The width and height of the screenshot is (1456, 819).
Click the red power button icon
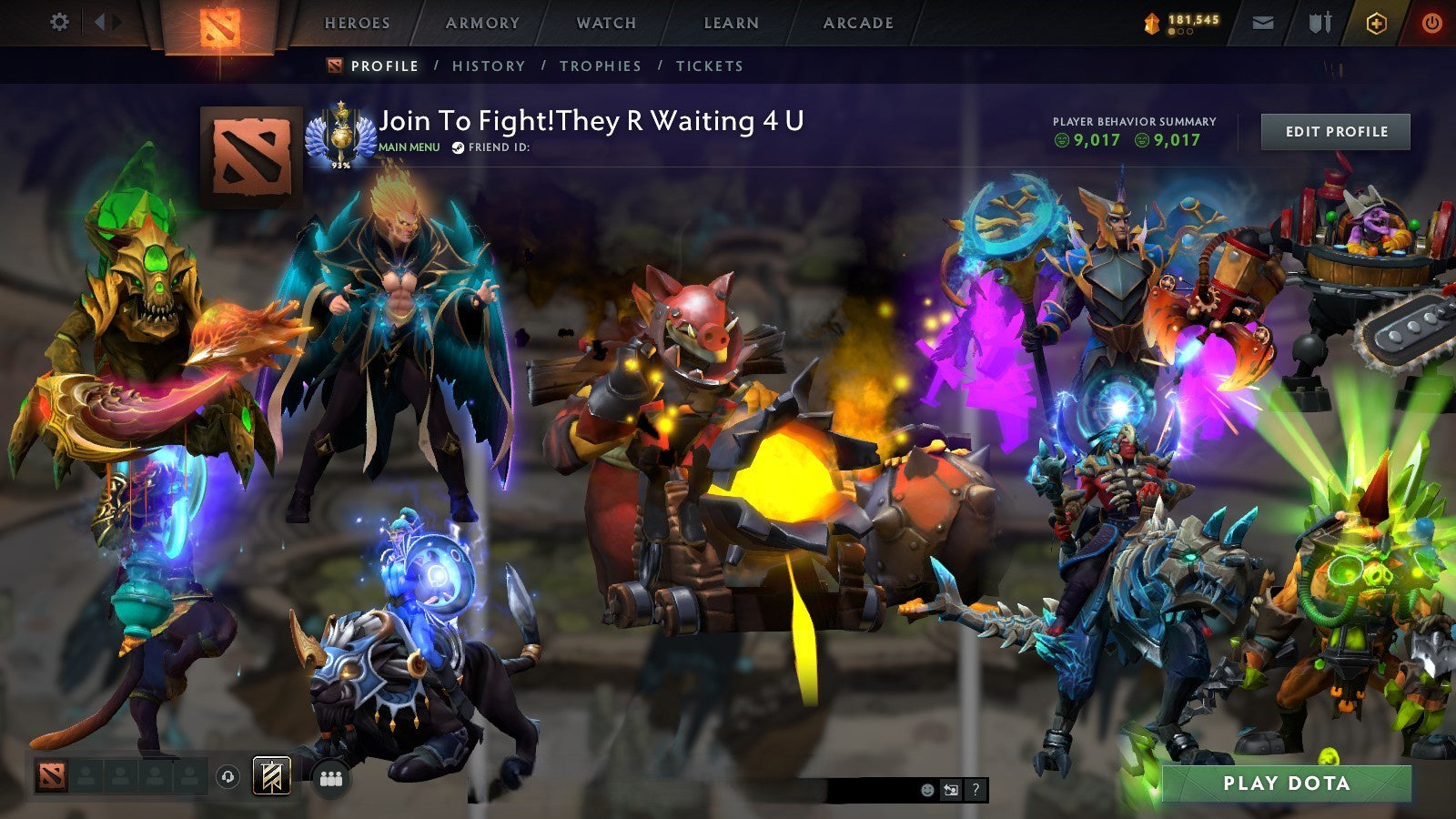pyautogui.click(x=1431, y=23)
